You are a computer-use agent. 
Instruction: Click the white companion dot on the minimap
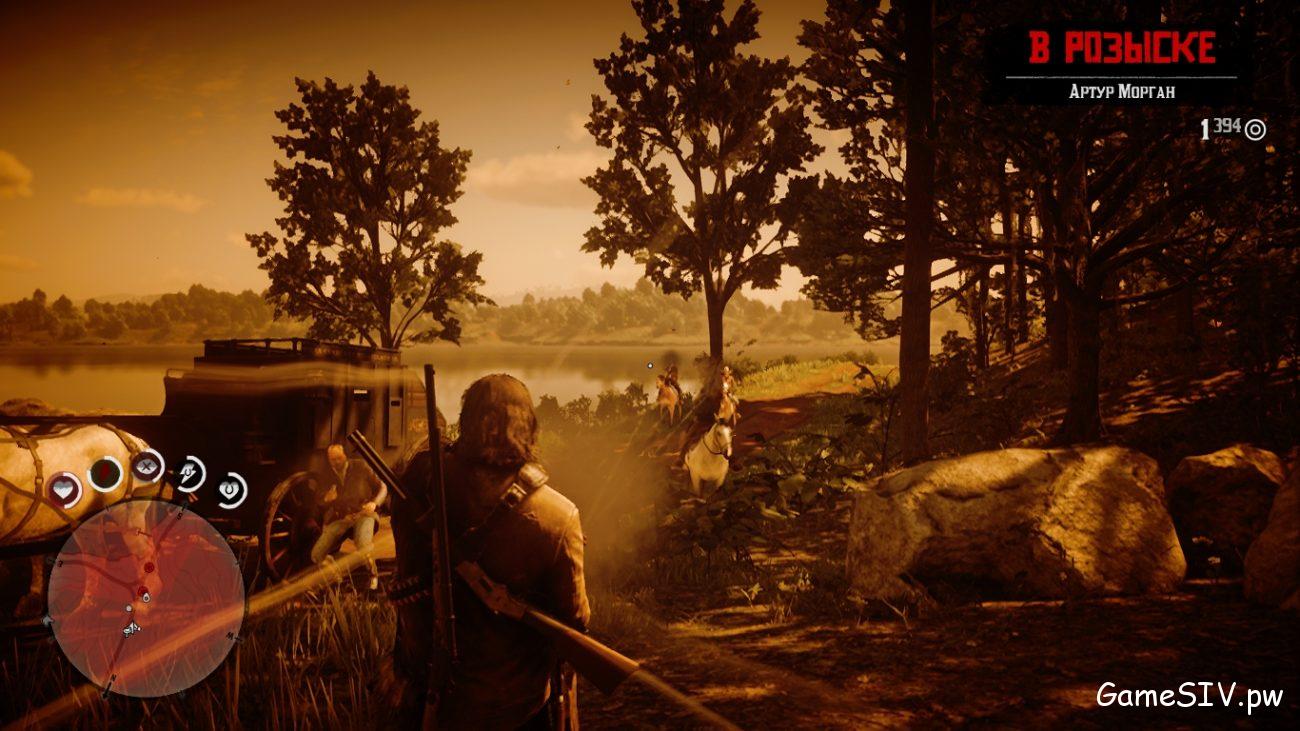129,607
